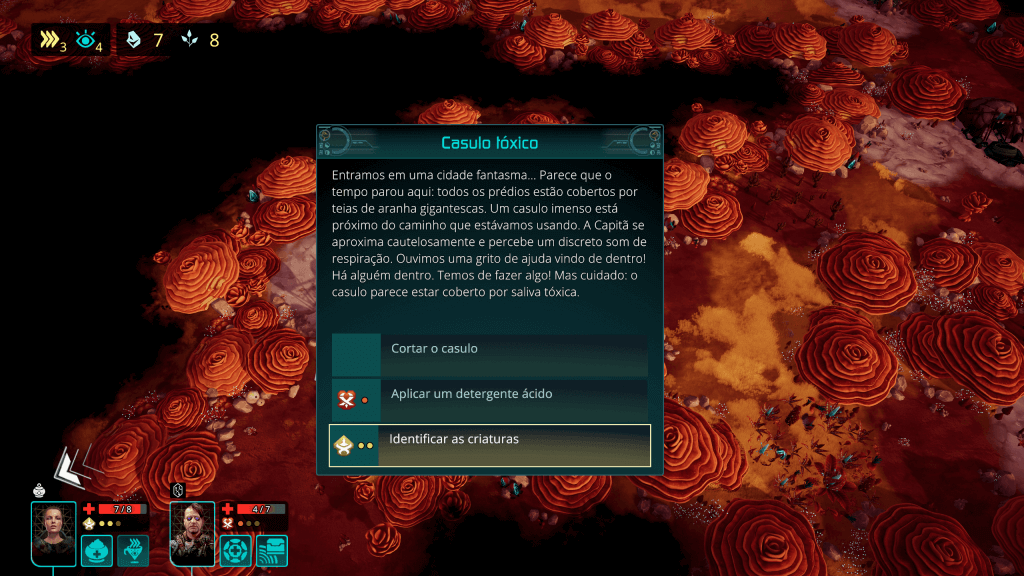
Task: Use the crate signal ability icon
Action: (272, 550)
